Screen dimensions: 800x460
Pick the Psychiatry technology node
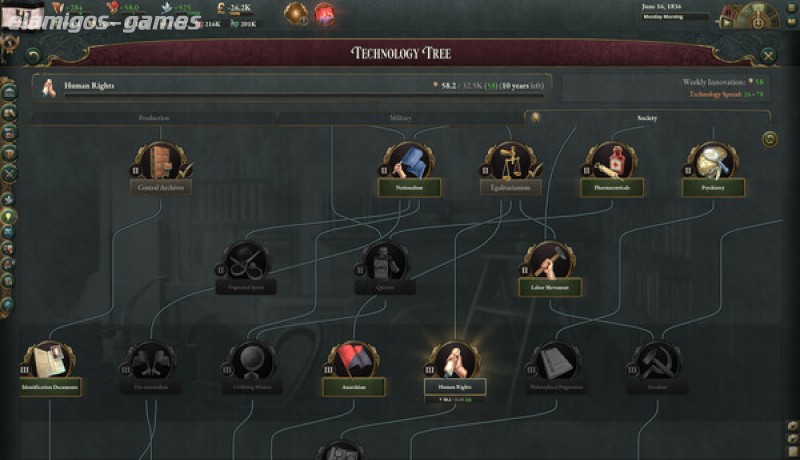712,164
